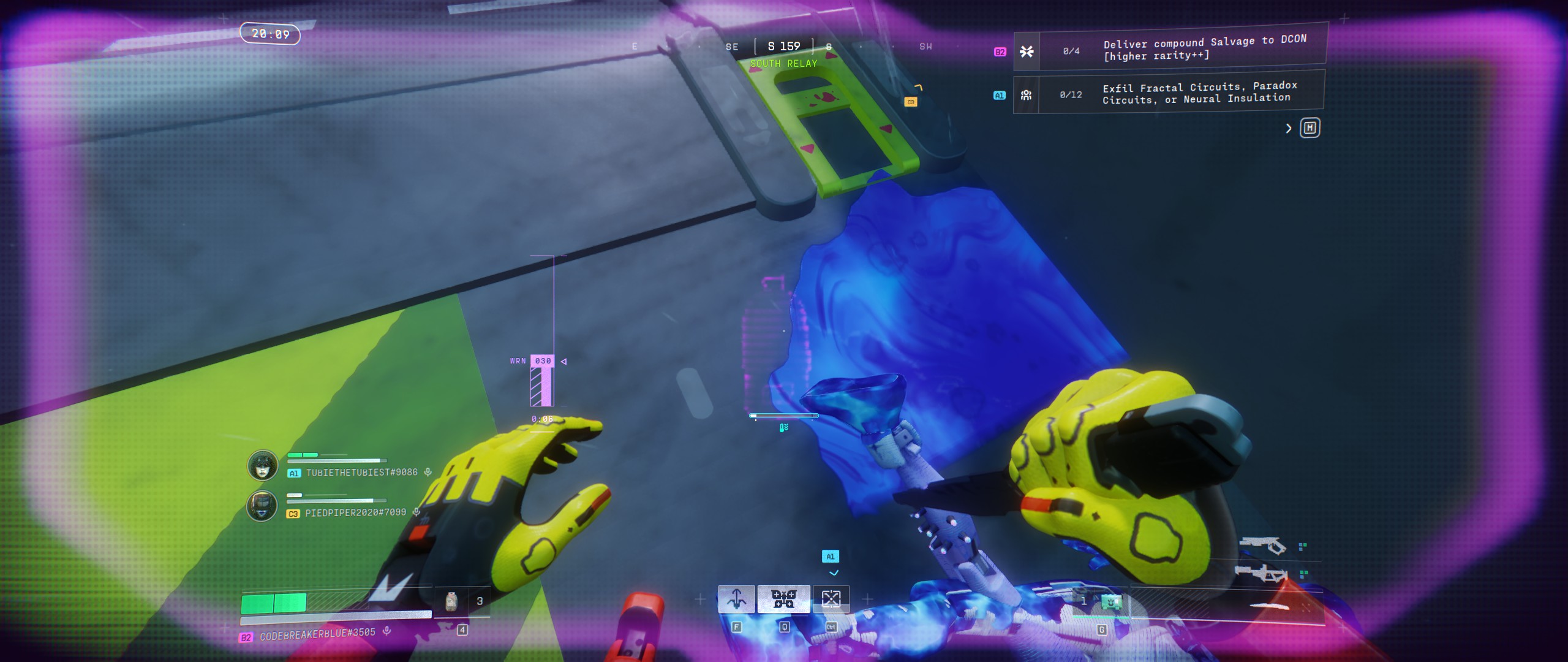The image size is (1568, 662).
Task: Choose the second weapon in the weapon list
Action: tap(1261, 574)
